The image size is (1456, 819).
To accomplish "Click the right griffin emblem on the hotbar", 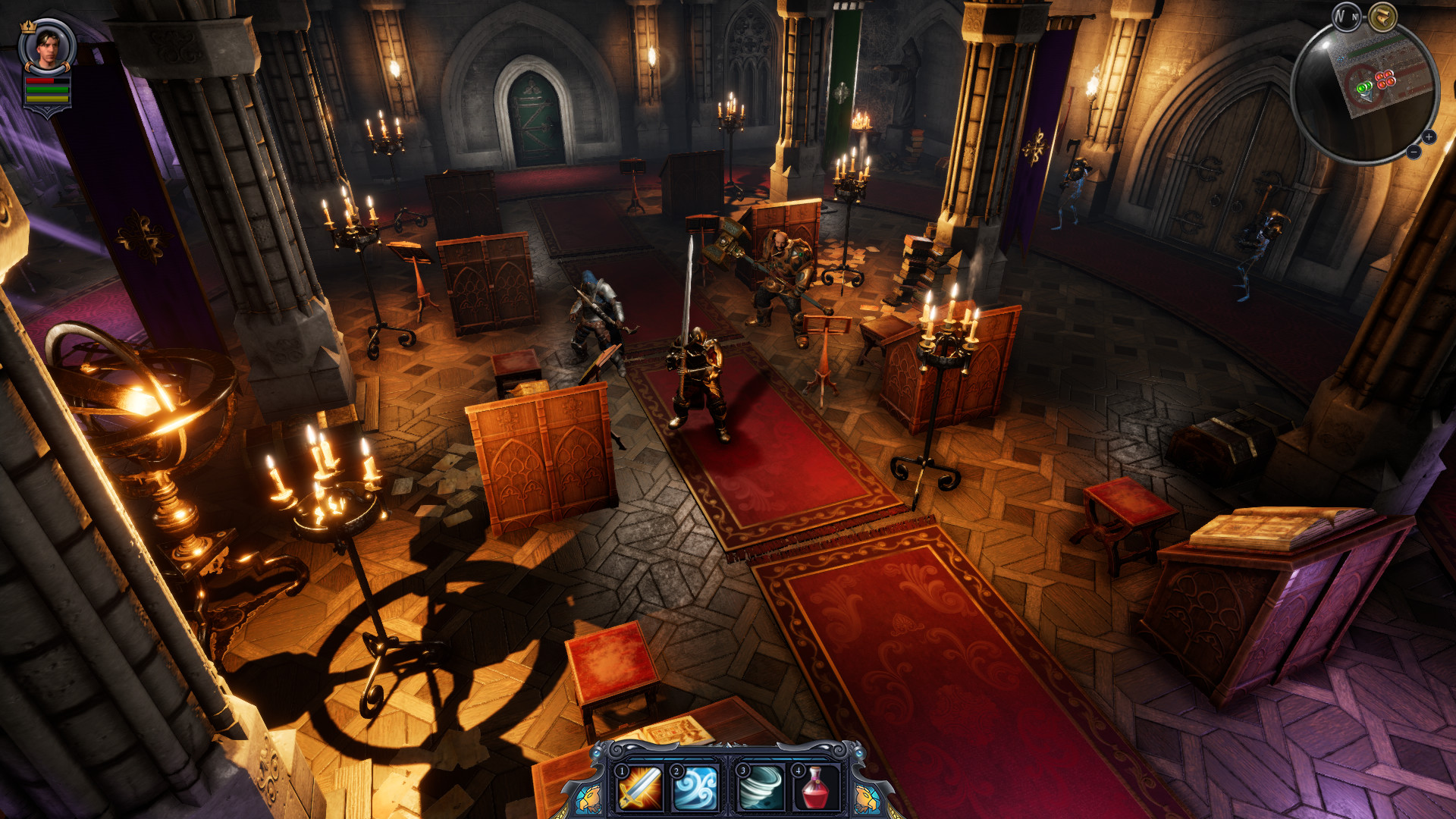I will (866, 796).
